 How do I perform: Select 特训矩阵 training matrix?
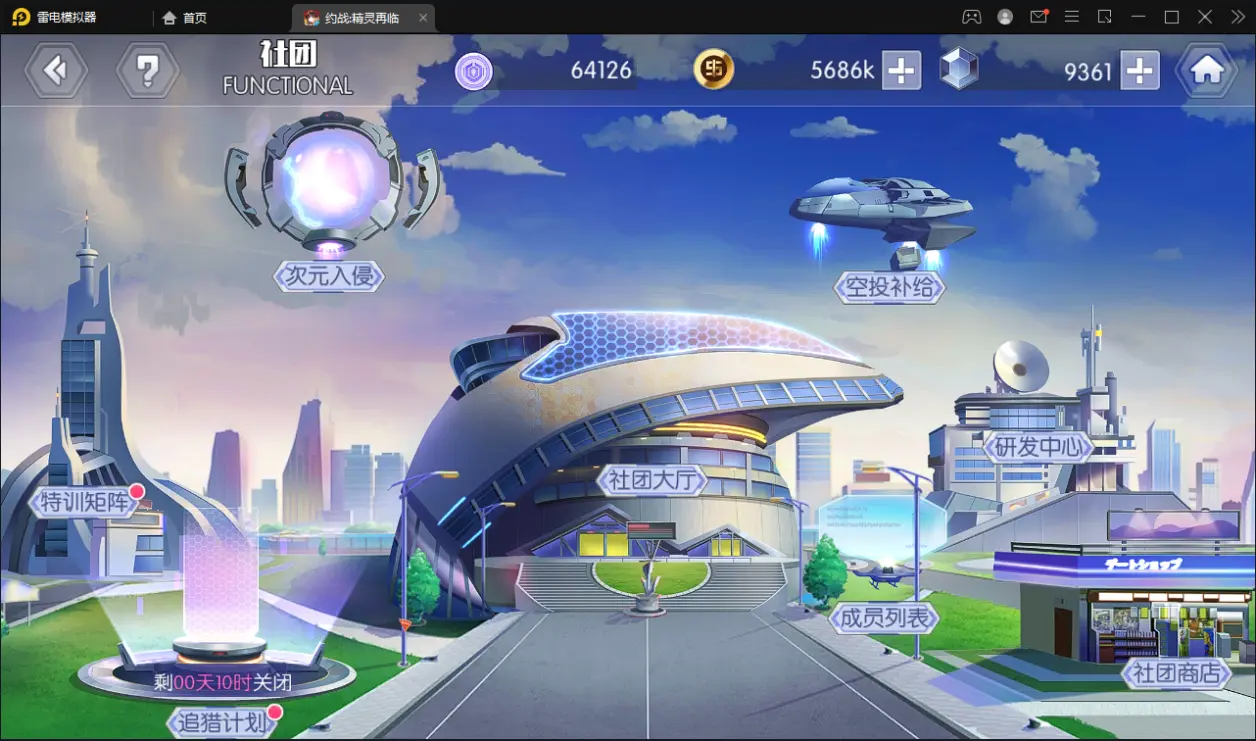point(86,501)
